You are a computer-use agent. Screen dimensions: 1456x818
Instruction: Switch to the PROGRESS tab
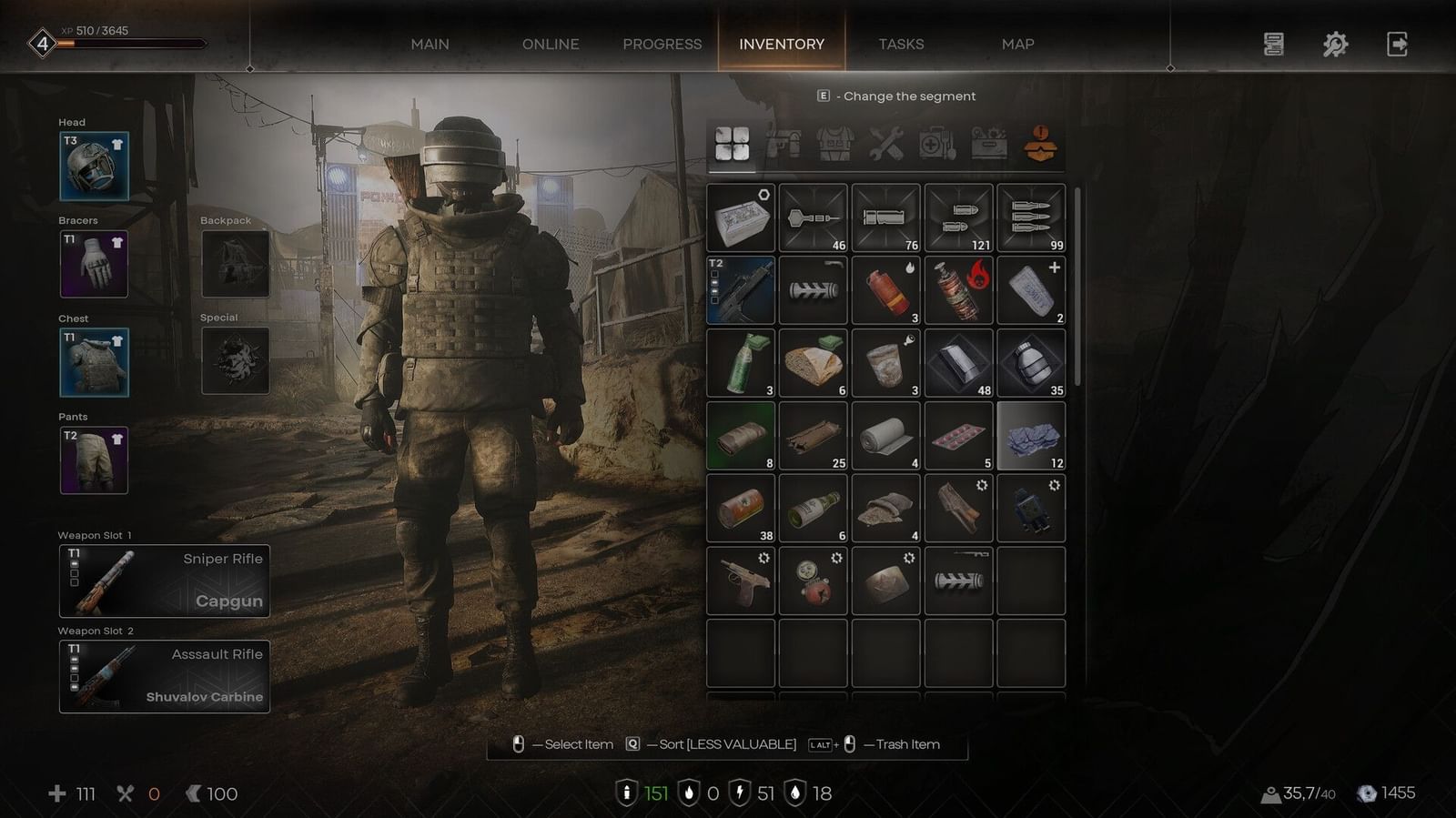[662, 44]
